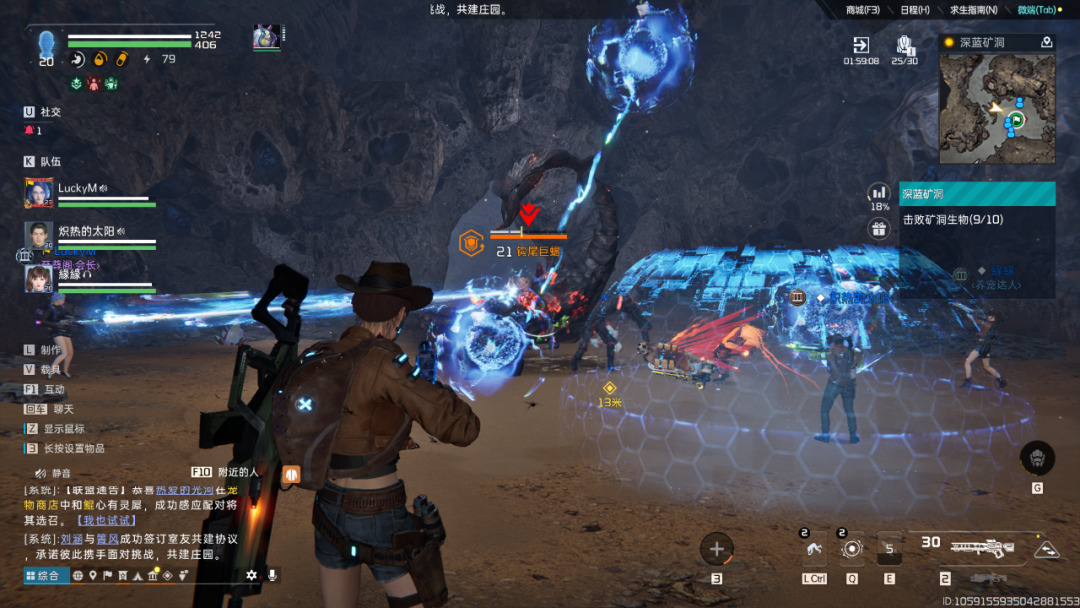Click the map pin icon beside 深蓝矿洞
Viewport: 1080px width, 608px height.
(x=1046, y=42)
